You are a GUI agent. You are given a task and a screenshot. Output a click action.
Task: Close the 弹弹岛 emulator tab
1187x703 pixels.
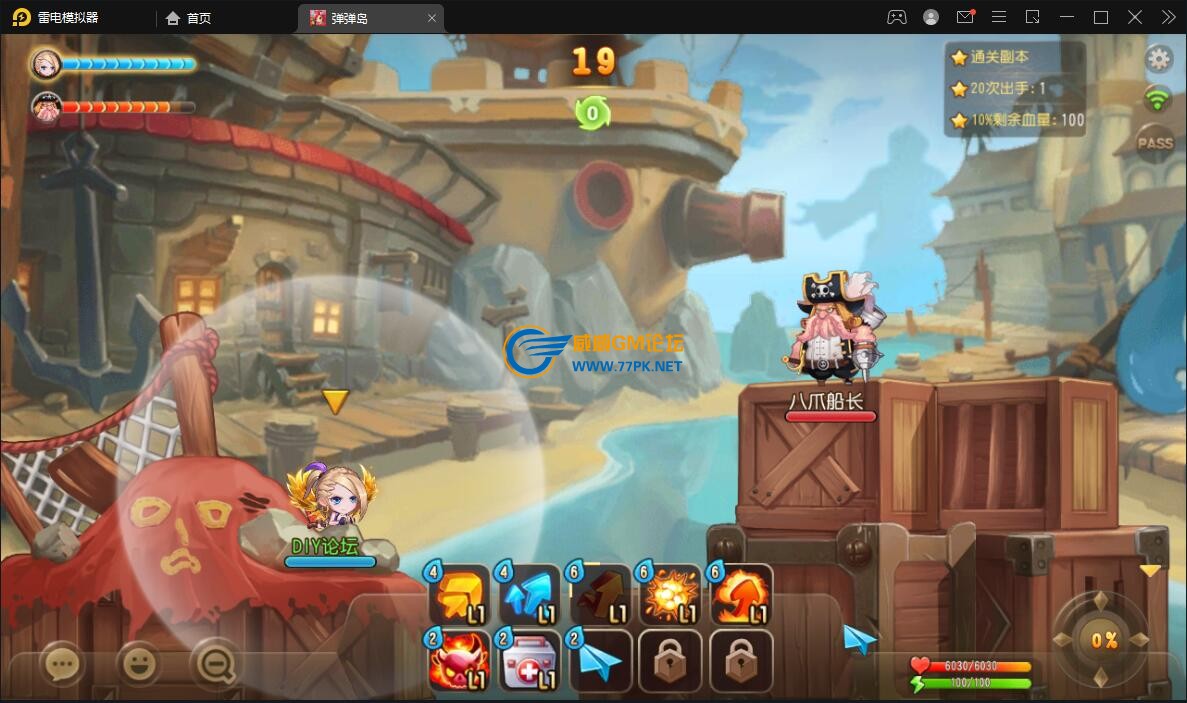click(432, 18)
